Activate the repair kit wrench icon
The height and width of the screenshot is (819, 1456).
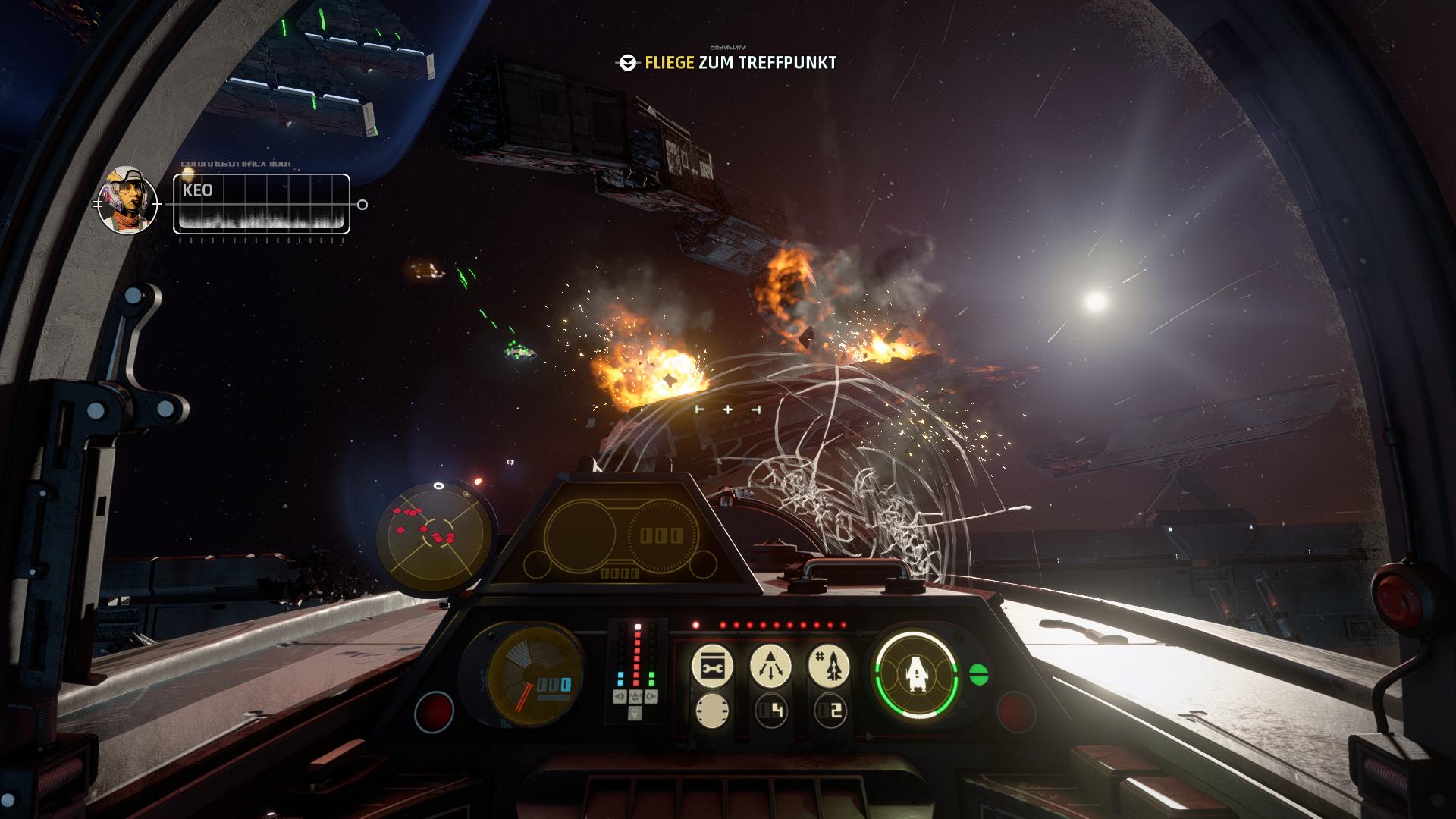click(x=712, y=667)
